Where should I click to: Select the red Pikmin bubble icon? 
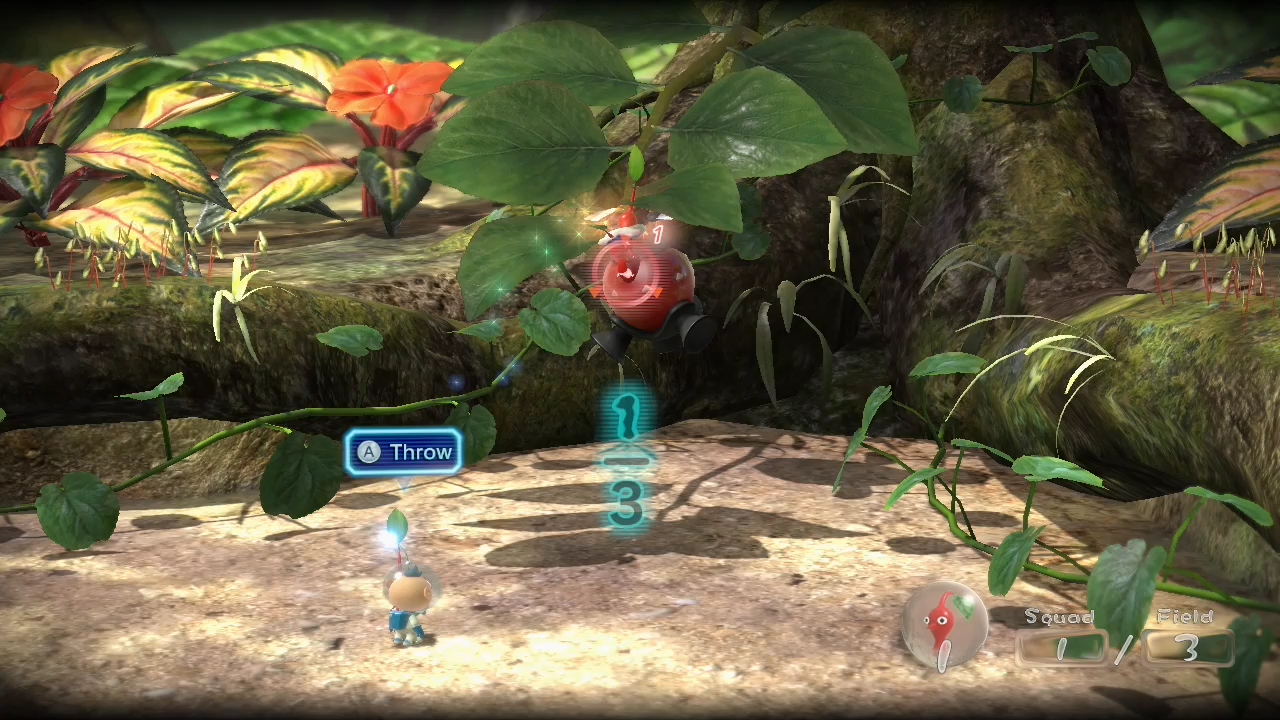pyautogui.click(x=943, y=626)
